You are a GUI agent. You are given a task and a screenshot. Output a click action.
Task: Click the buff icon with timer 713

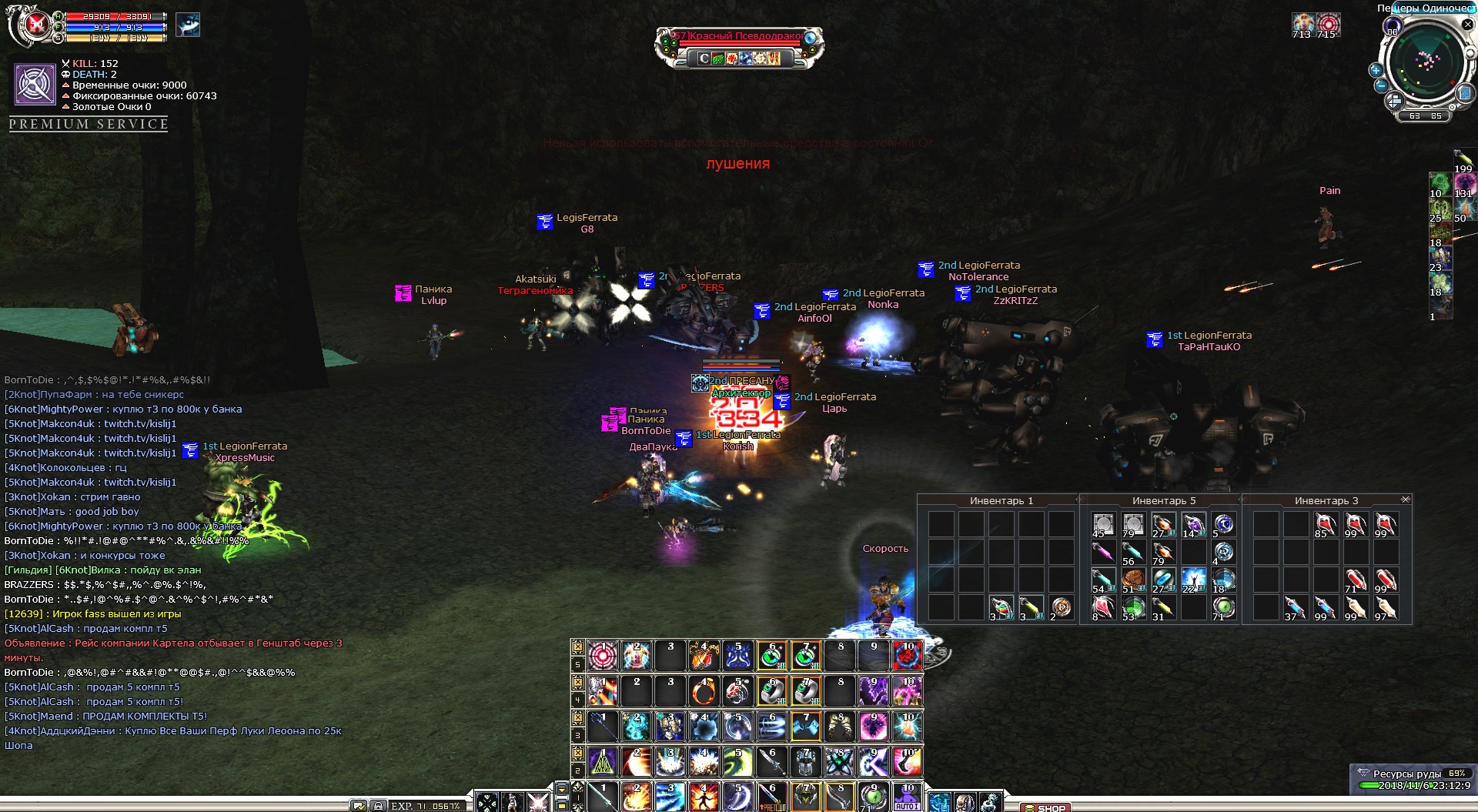1302,24
